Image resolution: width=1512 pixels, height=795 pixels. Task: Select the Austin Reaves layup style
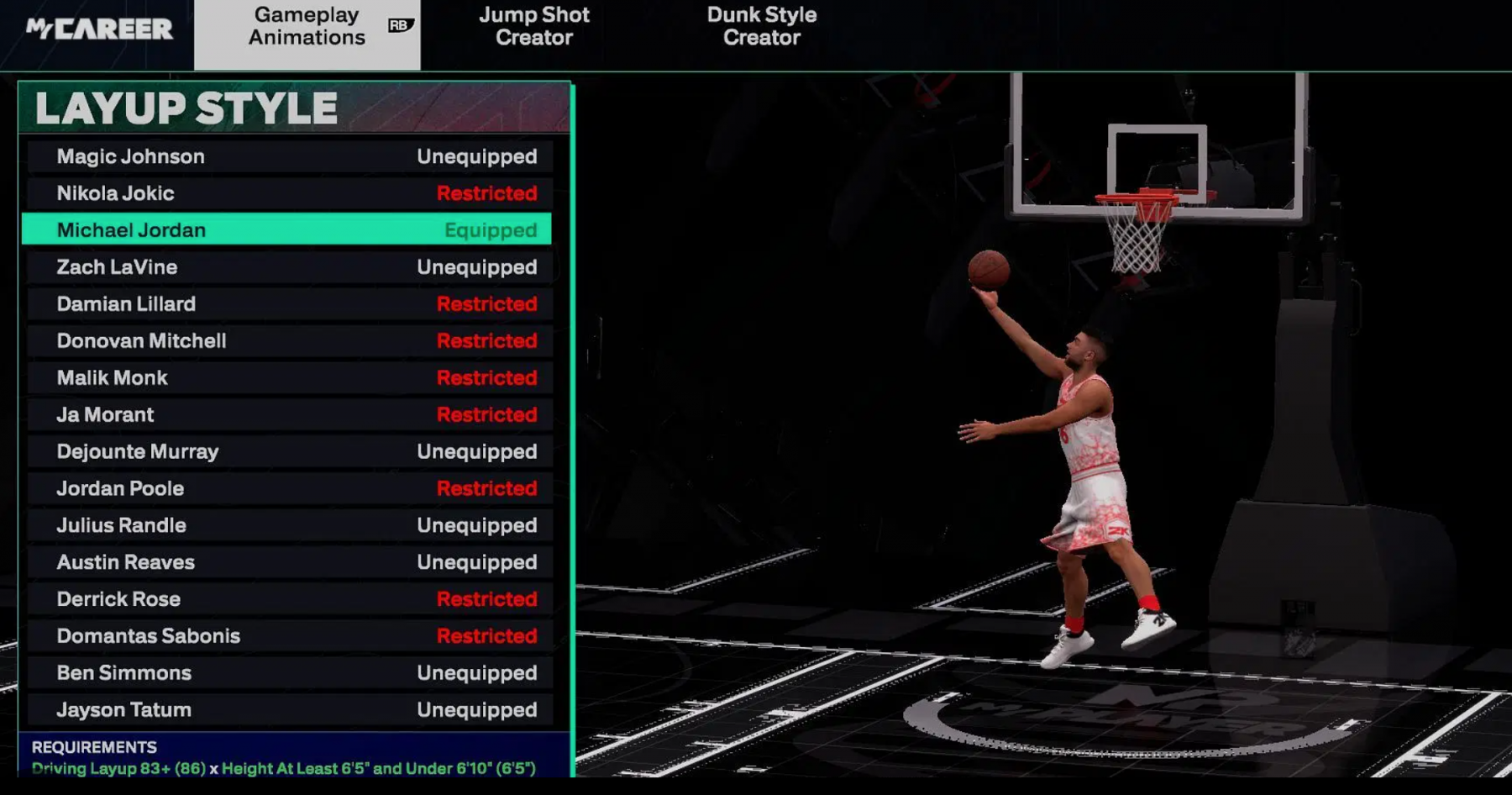coord(289,563)
